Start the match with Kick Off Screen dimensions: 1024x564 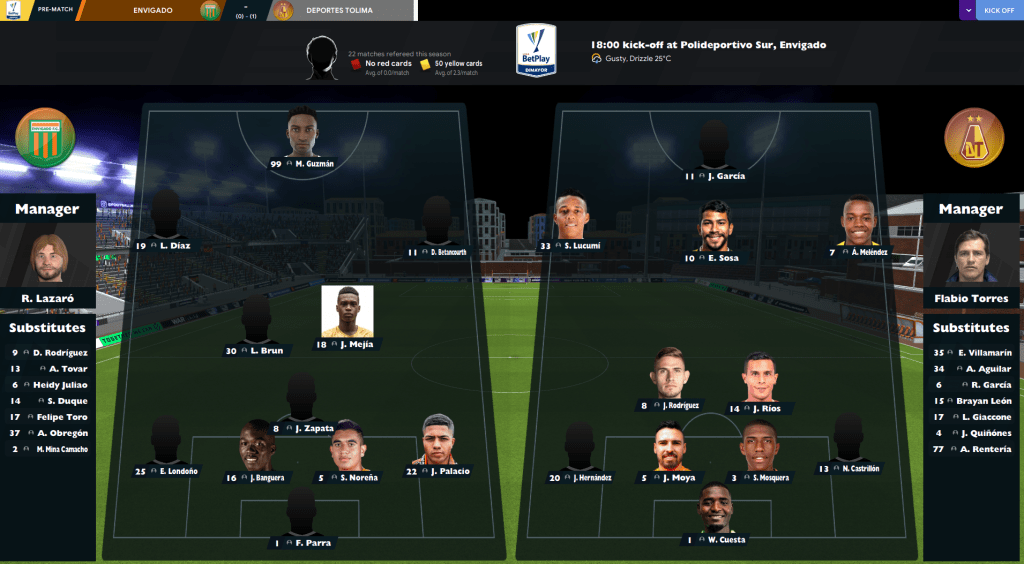[x=998, y=10]
